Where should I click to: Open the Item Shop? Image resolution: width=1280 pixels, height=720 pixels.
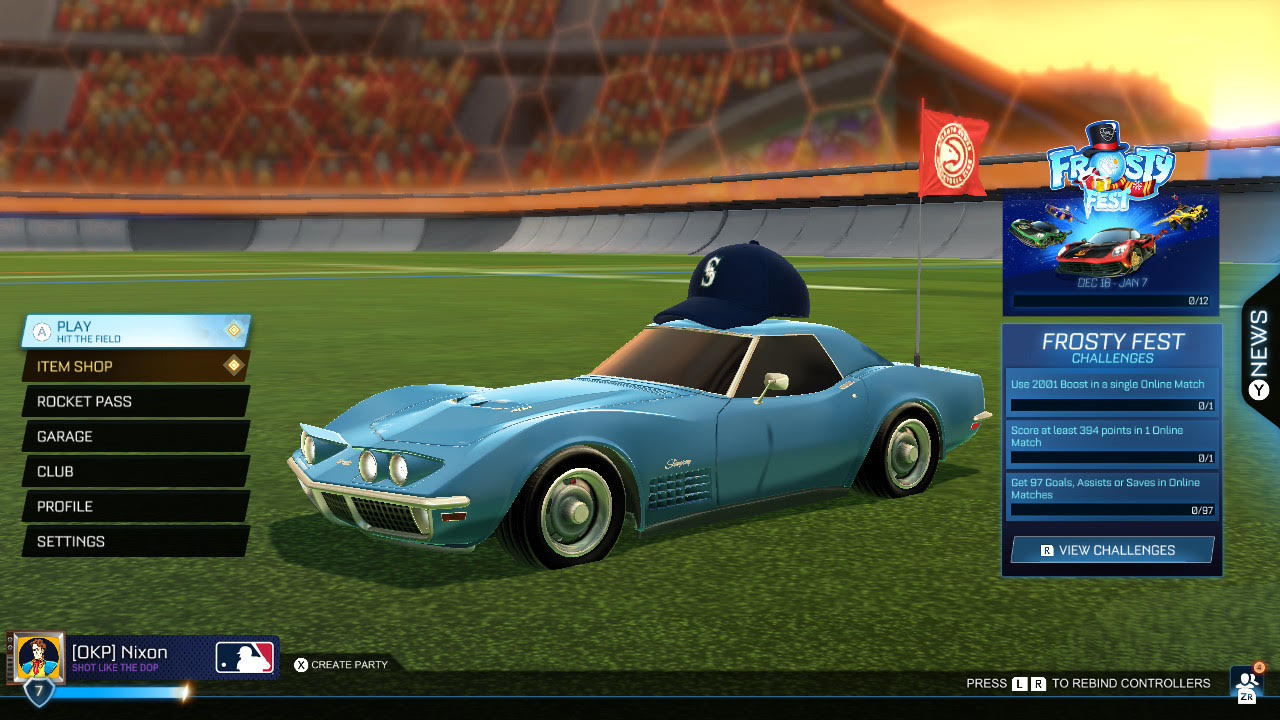click(x=135, y=366)
